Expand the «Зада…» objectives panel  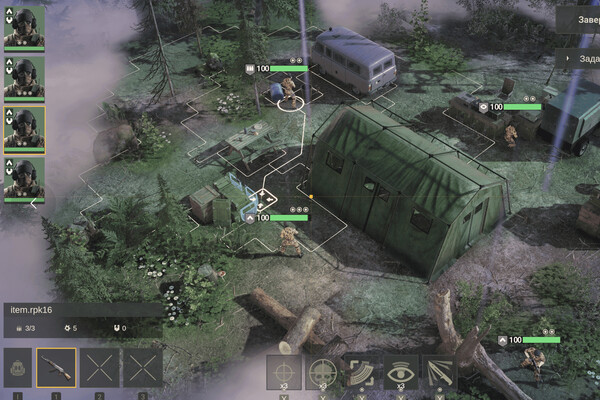(x=582, y=58)
